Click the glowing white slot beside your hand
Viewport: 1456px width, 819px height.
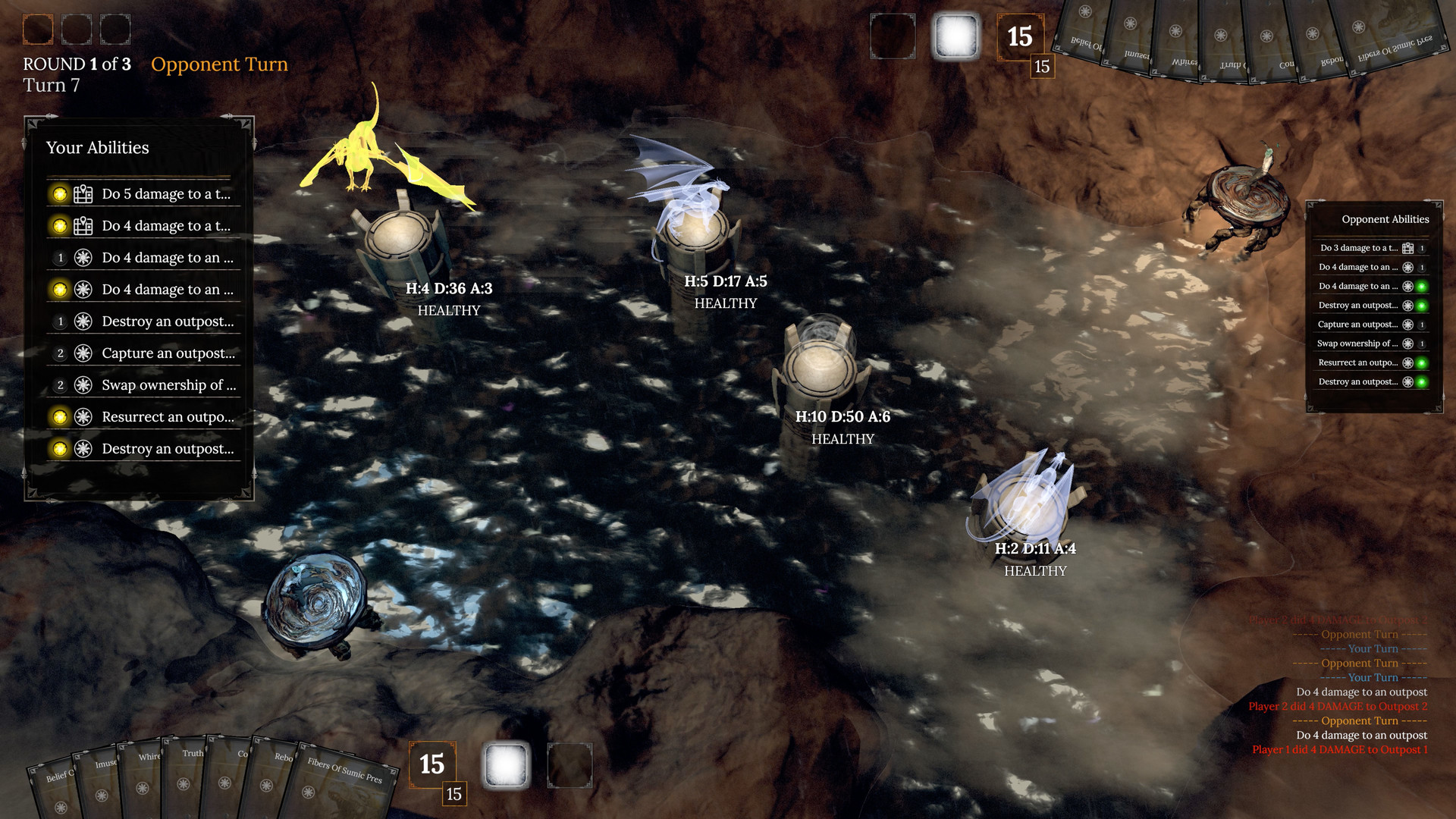click(x=506, y=764)
